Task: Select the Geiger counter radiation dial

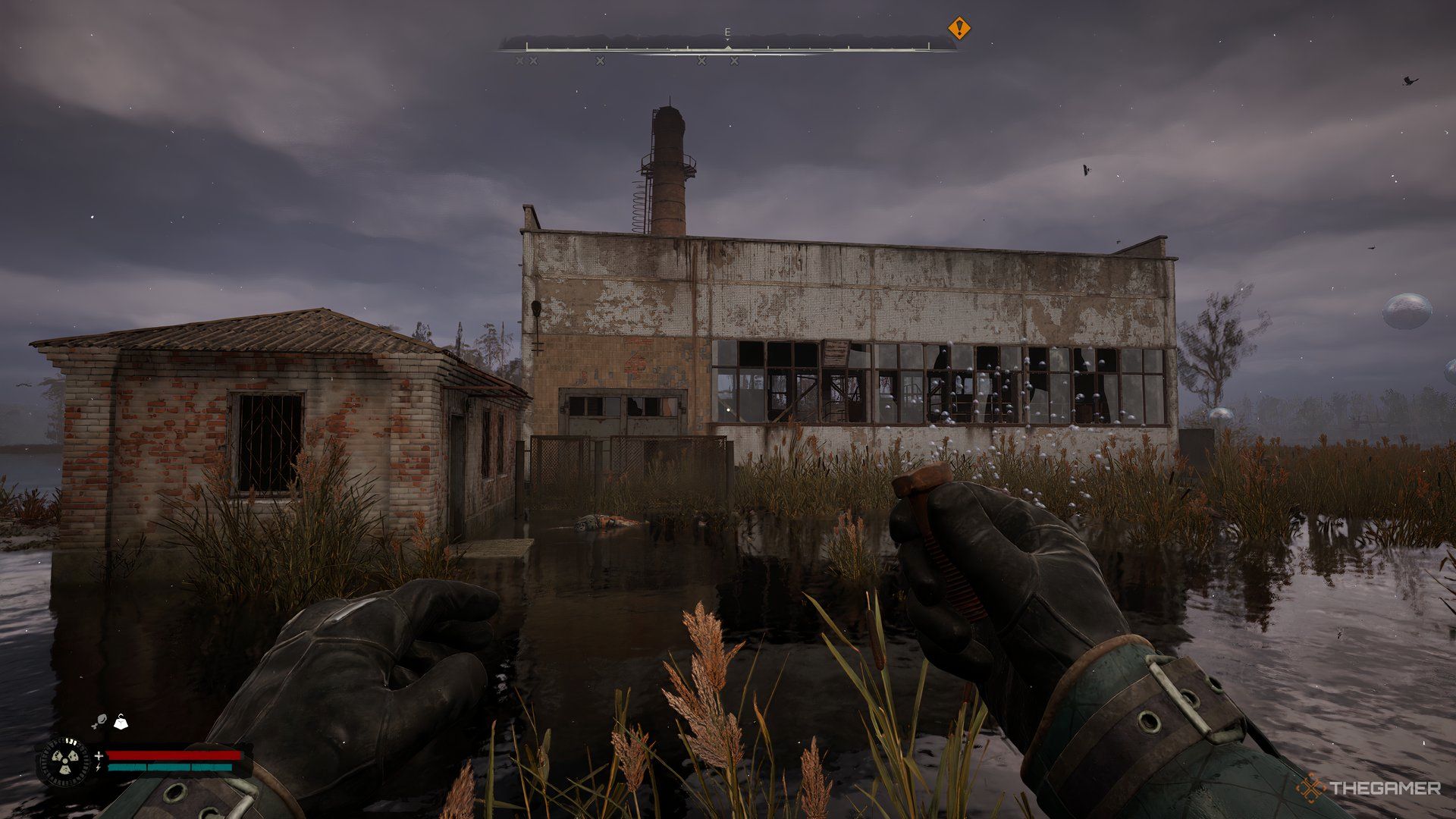Action: pyautogui.click(x=64, y=760)
